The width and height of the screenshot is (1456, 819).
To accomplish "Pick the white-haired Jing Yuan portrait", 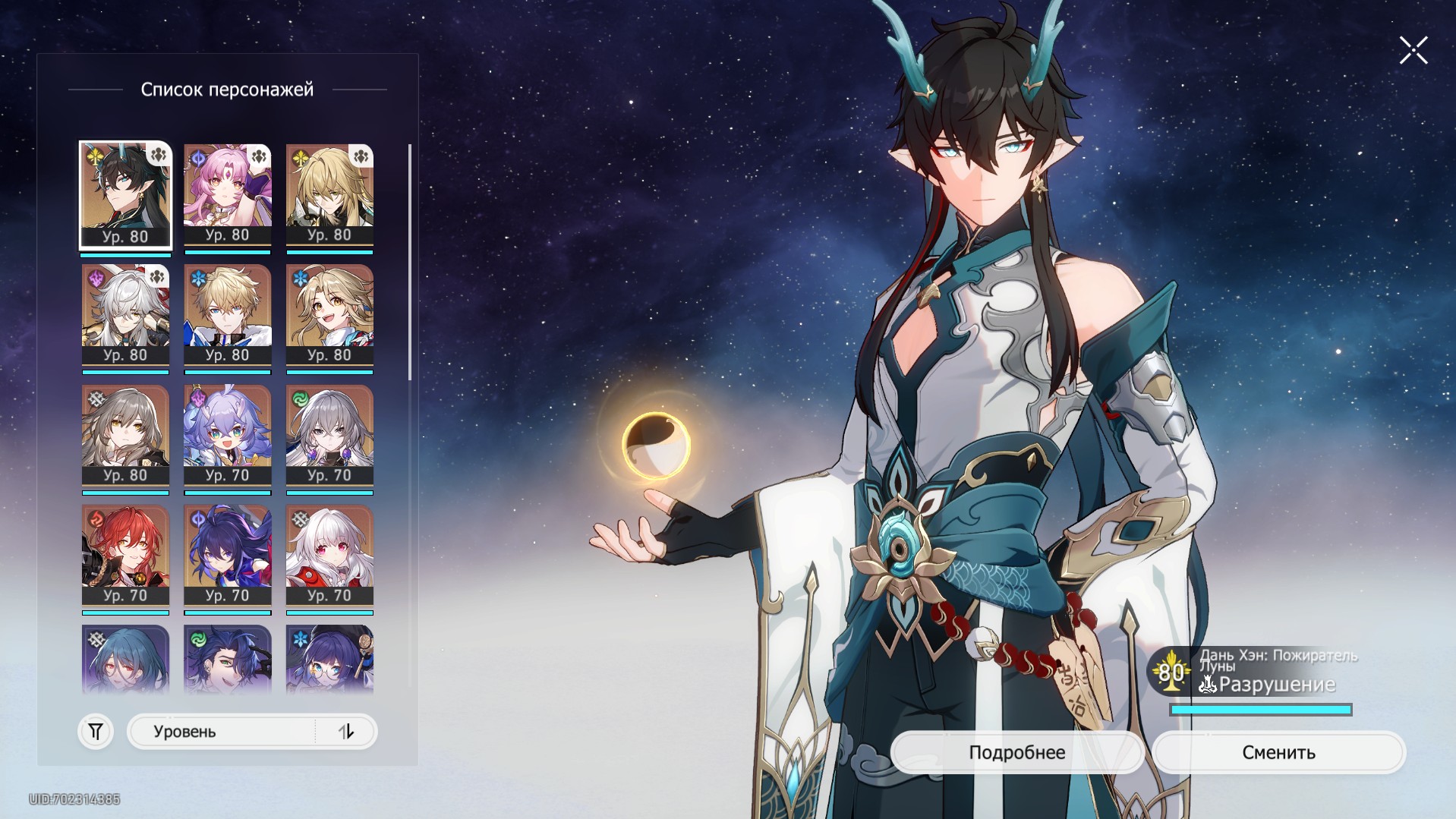I will [x=125, y=314].
